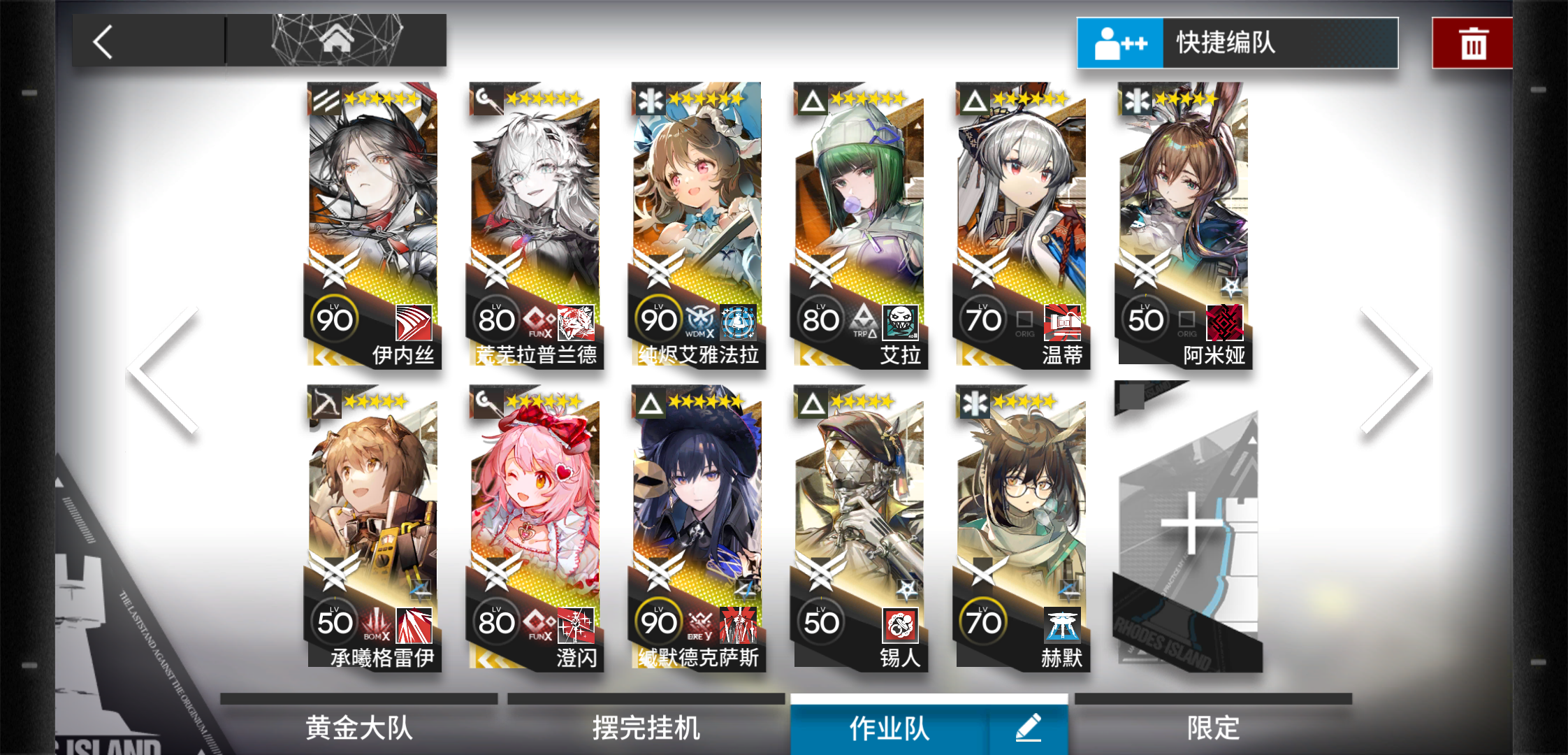Return to the home screen
This screenshot has height=755, width=1568.
336,41
